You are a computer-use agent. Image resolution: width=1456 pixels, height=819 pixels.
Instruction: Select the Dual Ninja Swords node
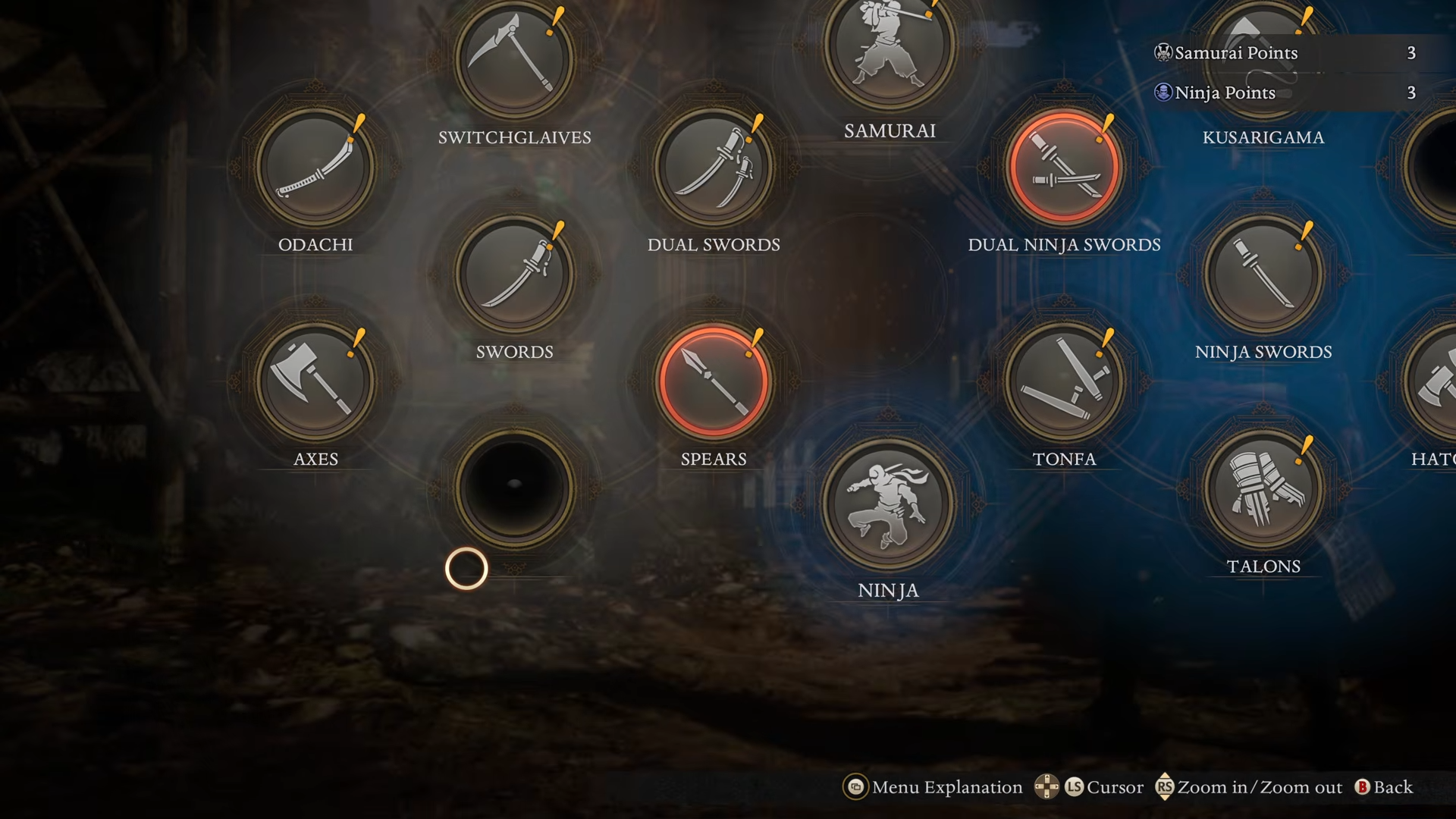click(1064, 167)
